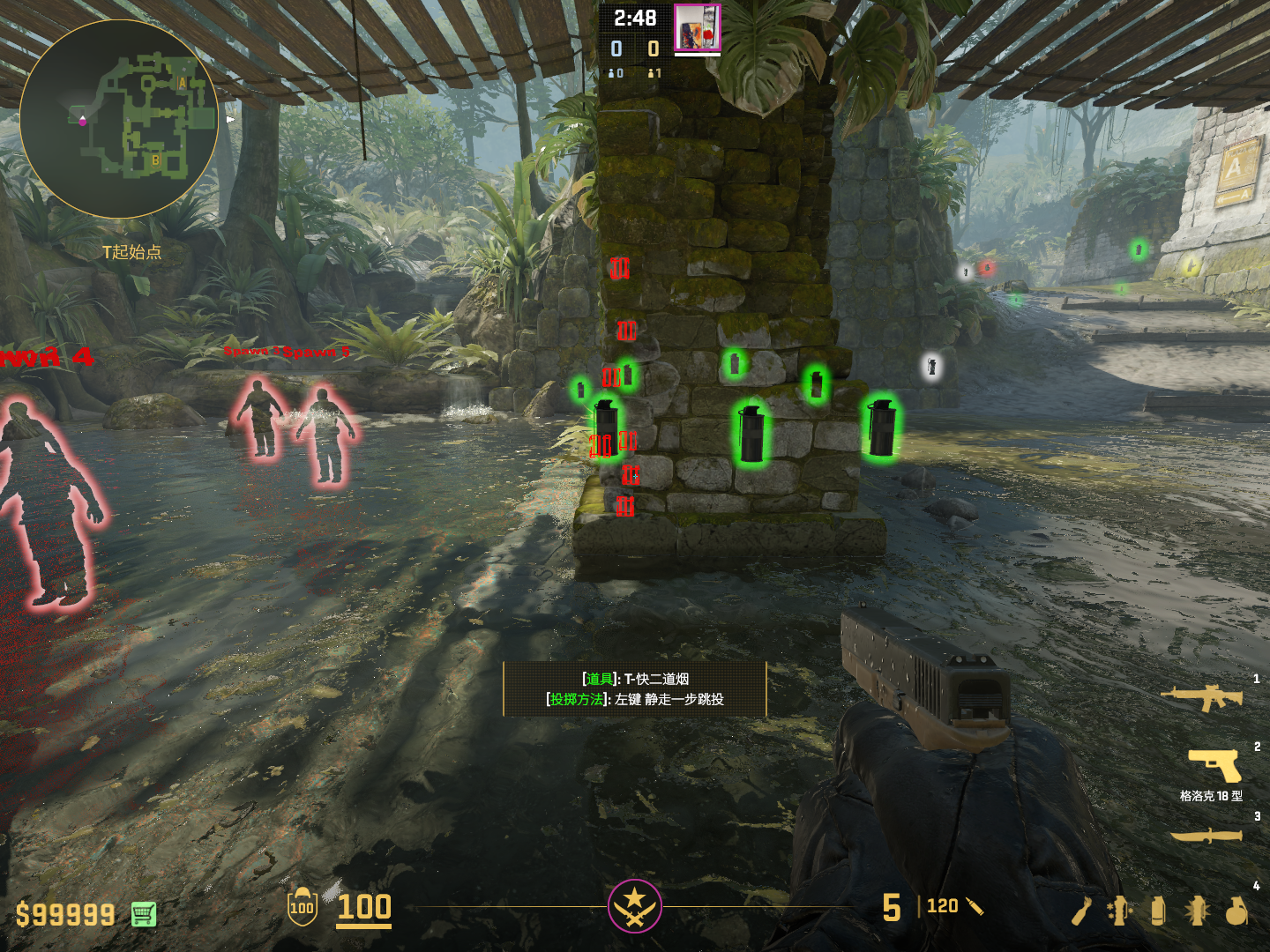Click the armor shield icon
1270x952 pixels.
[302, 907]
